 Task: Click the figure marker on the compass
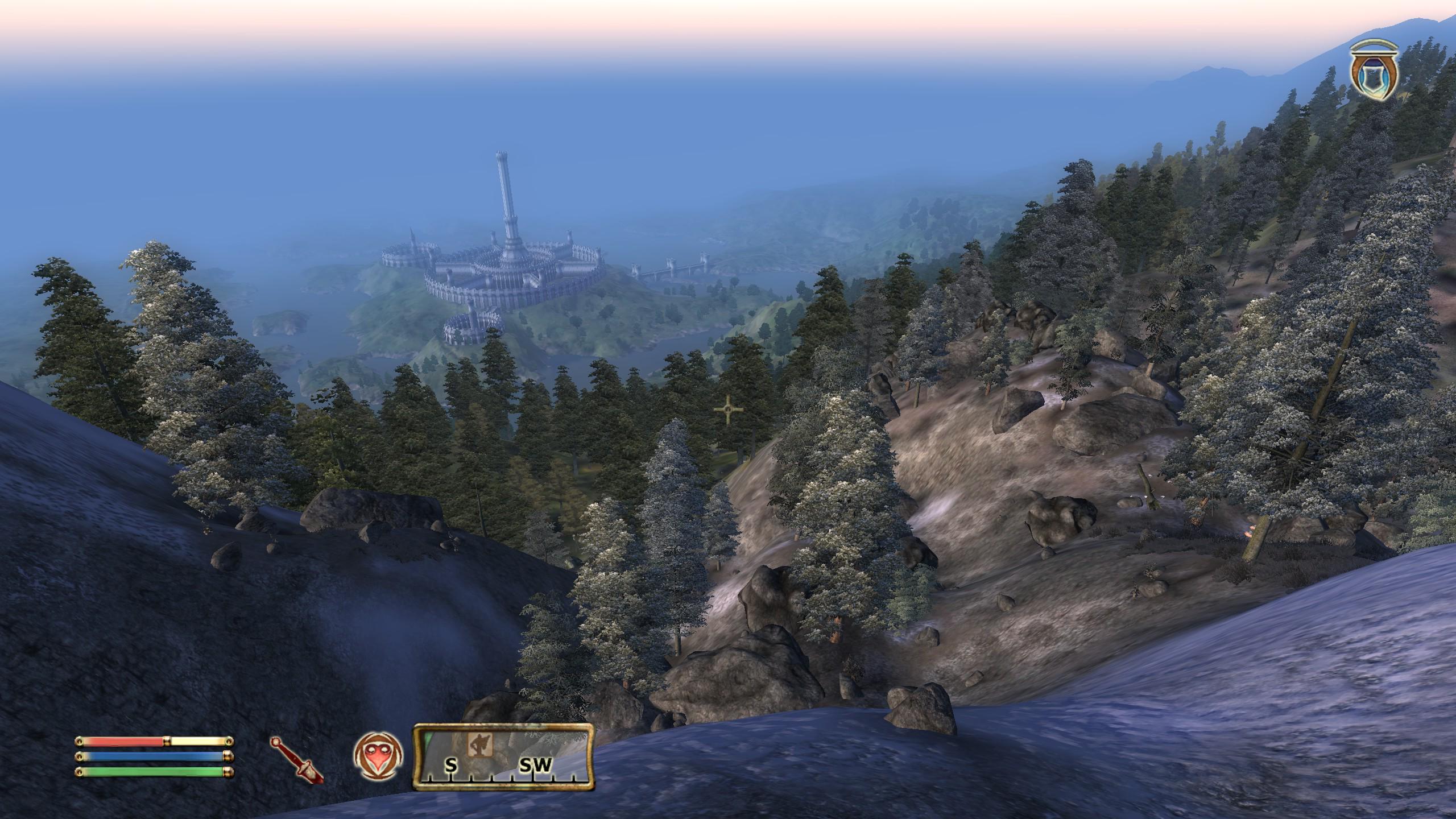point(479,744)
